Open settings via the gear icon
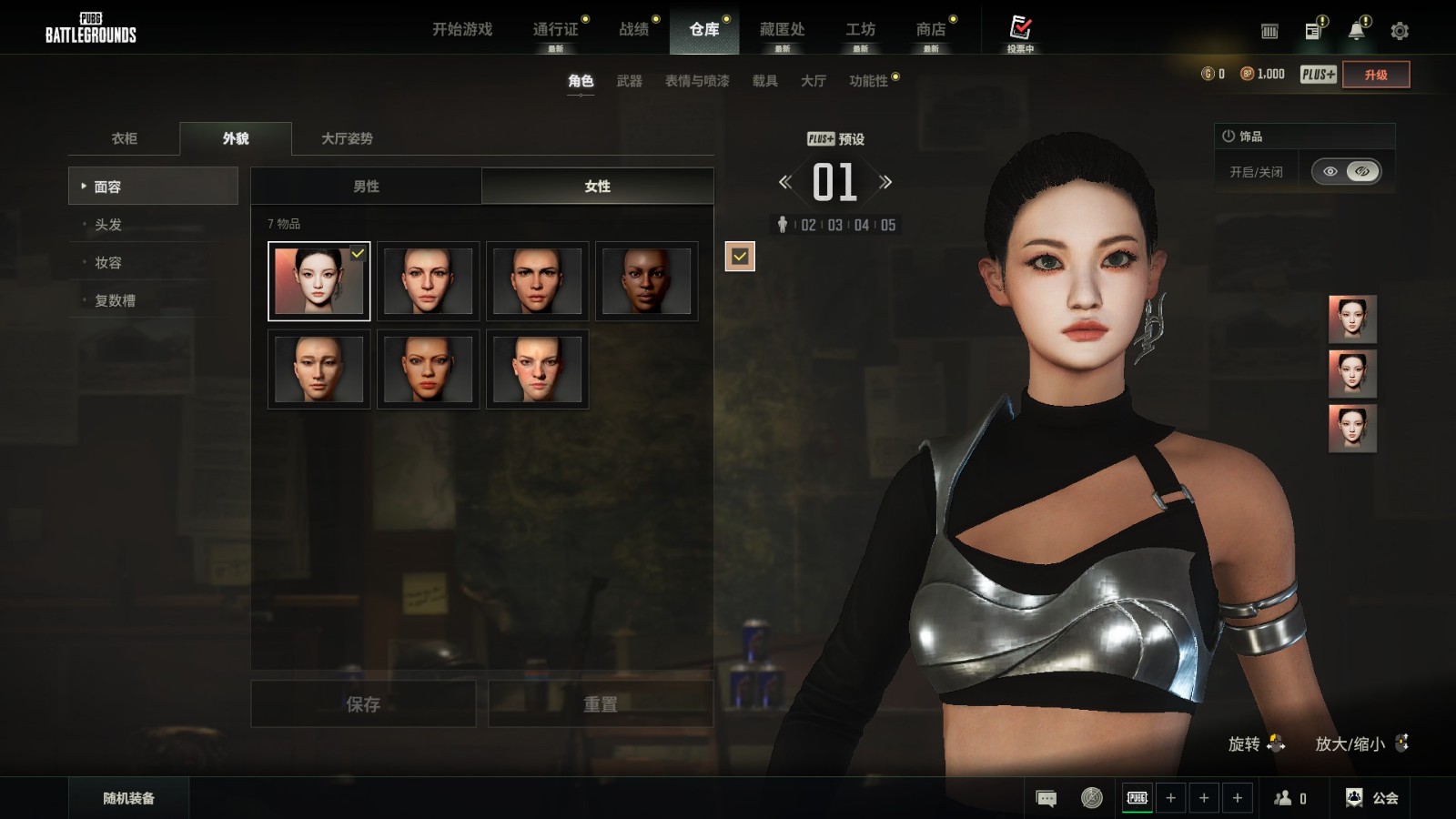The height and width of the screenshot is (819, 1456). (x=1400, y=31)
